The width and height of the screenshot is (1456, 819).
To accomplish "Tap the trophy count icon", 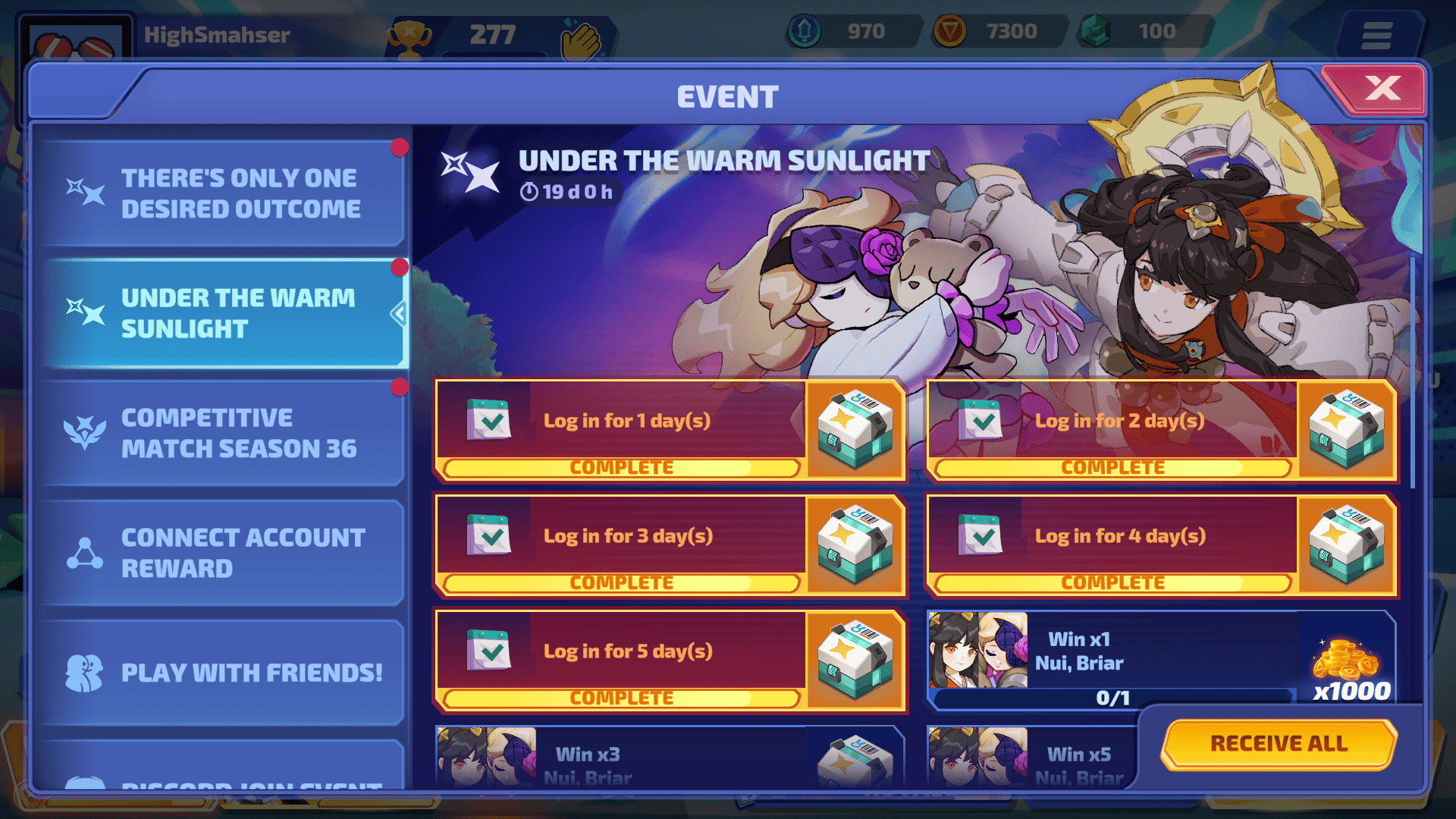I will (x=409, y=36).
